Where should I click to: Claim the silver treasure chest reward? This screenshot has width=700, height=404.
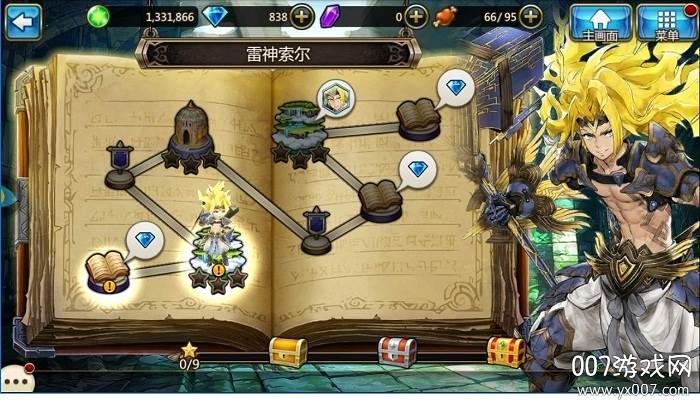(x=396, y=350)
